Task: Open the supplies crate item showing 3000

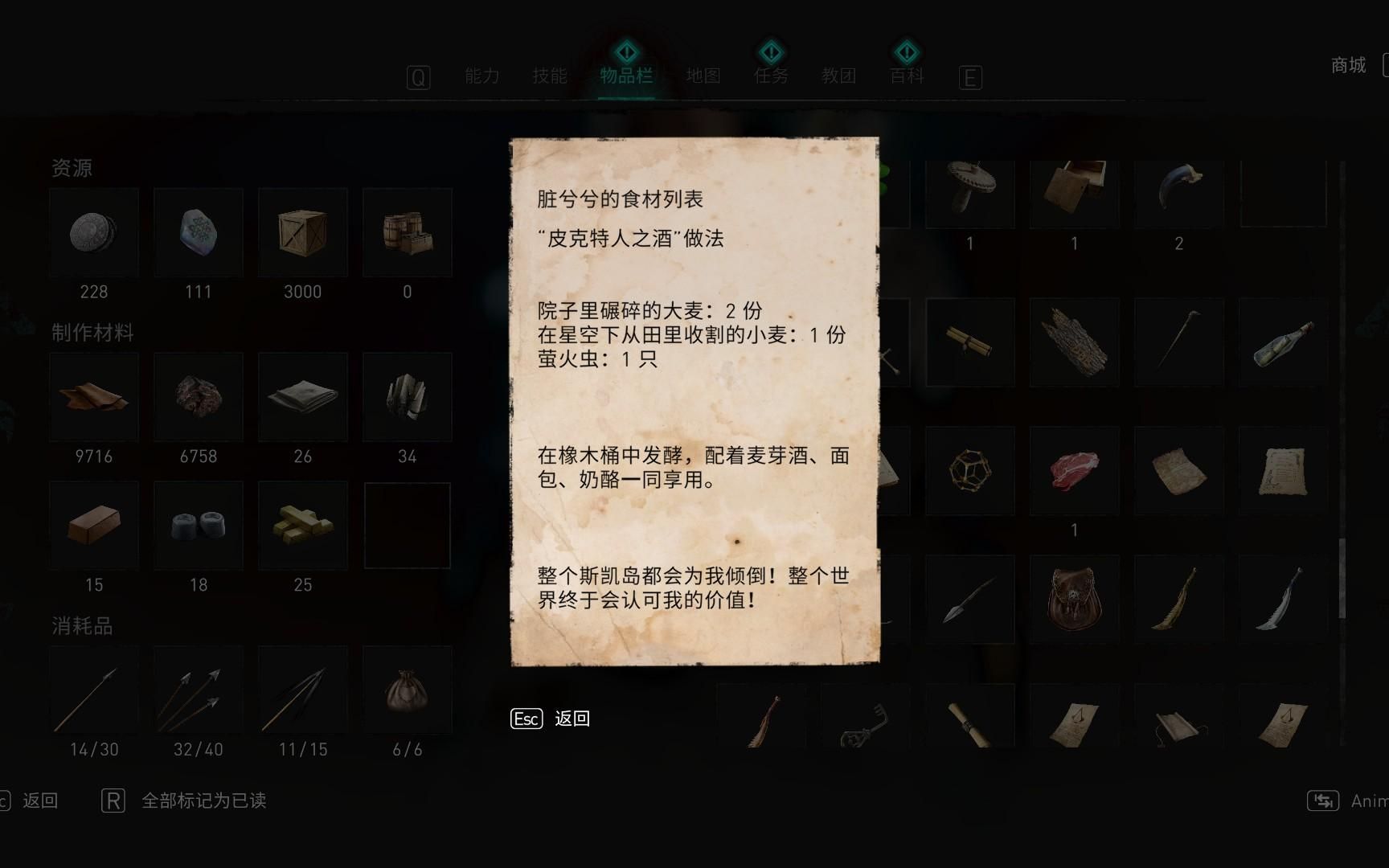Action: [x=302, y=233]
